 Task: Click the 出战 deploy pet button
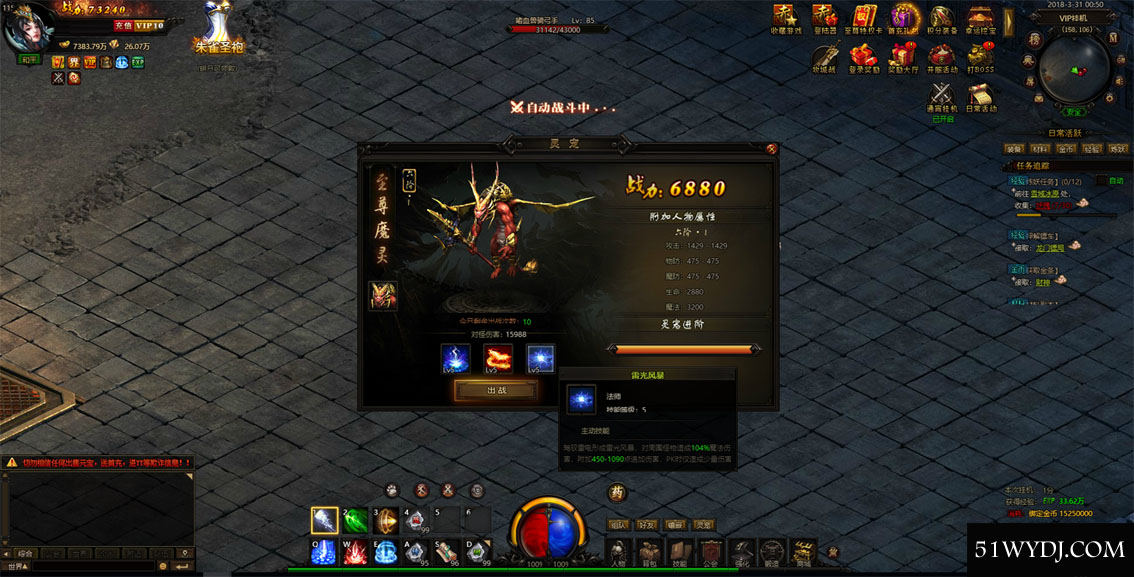[x=496, y=390]
